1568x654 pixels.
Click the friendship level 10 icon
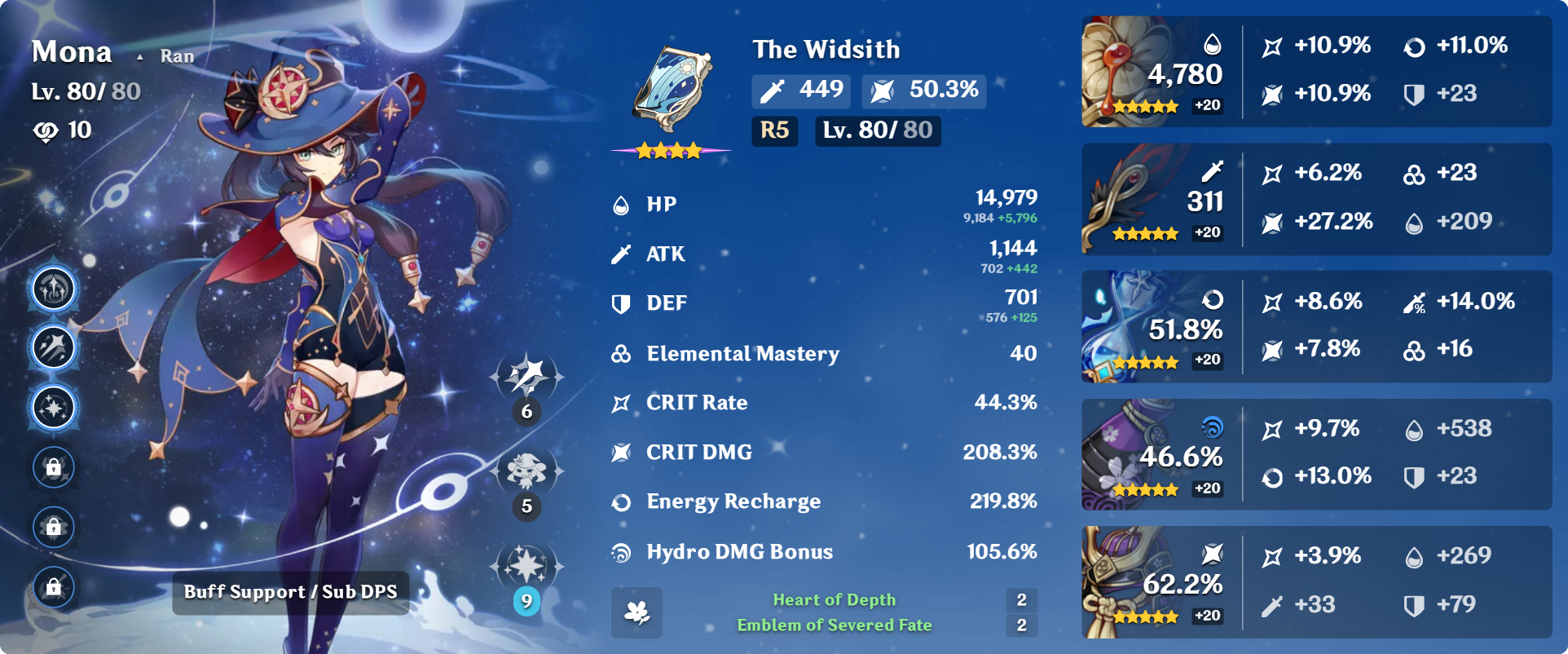(x=46, y=131)
